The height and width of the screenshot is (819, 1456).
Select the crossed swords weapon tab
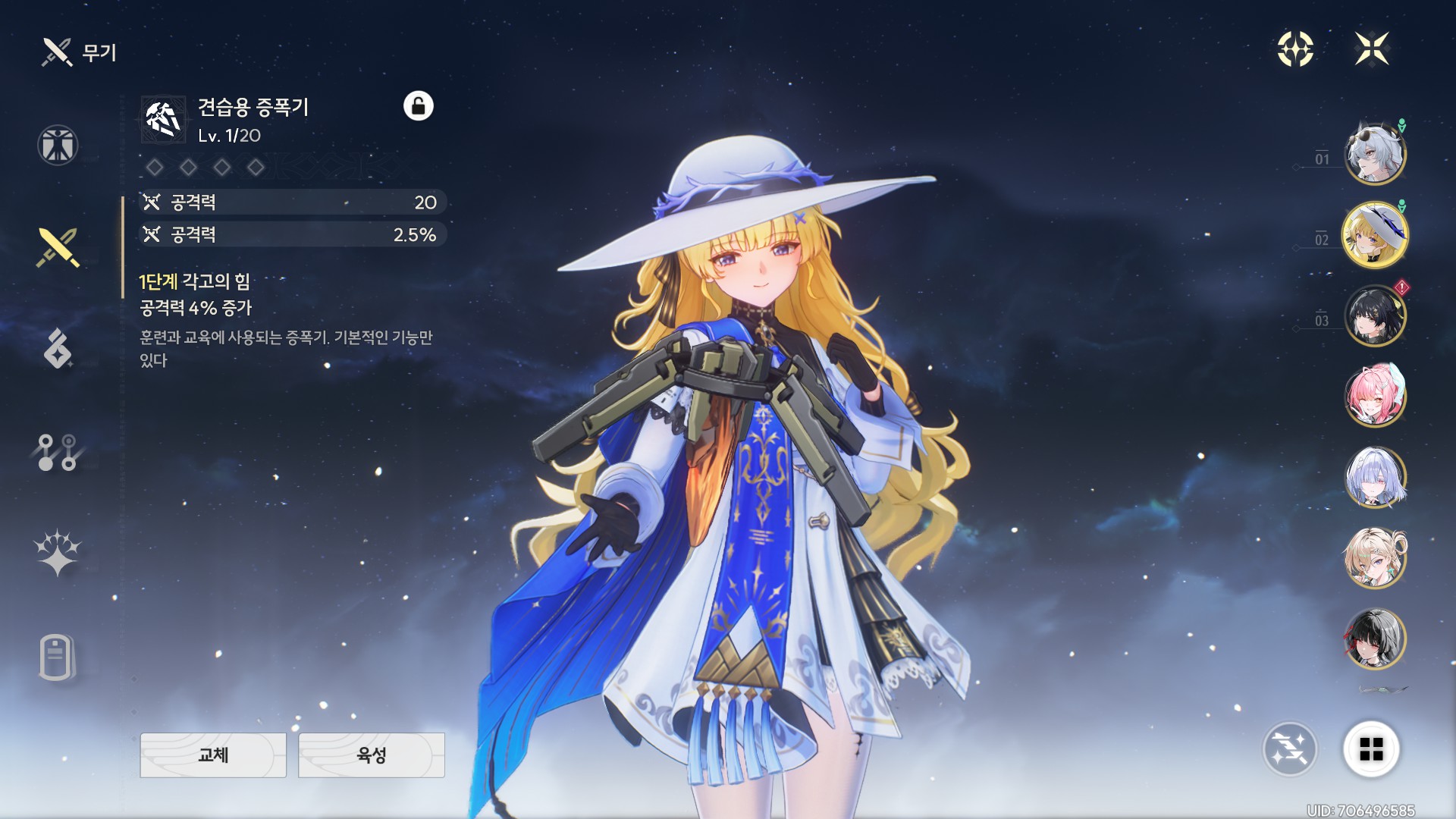click(58, 247)
